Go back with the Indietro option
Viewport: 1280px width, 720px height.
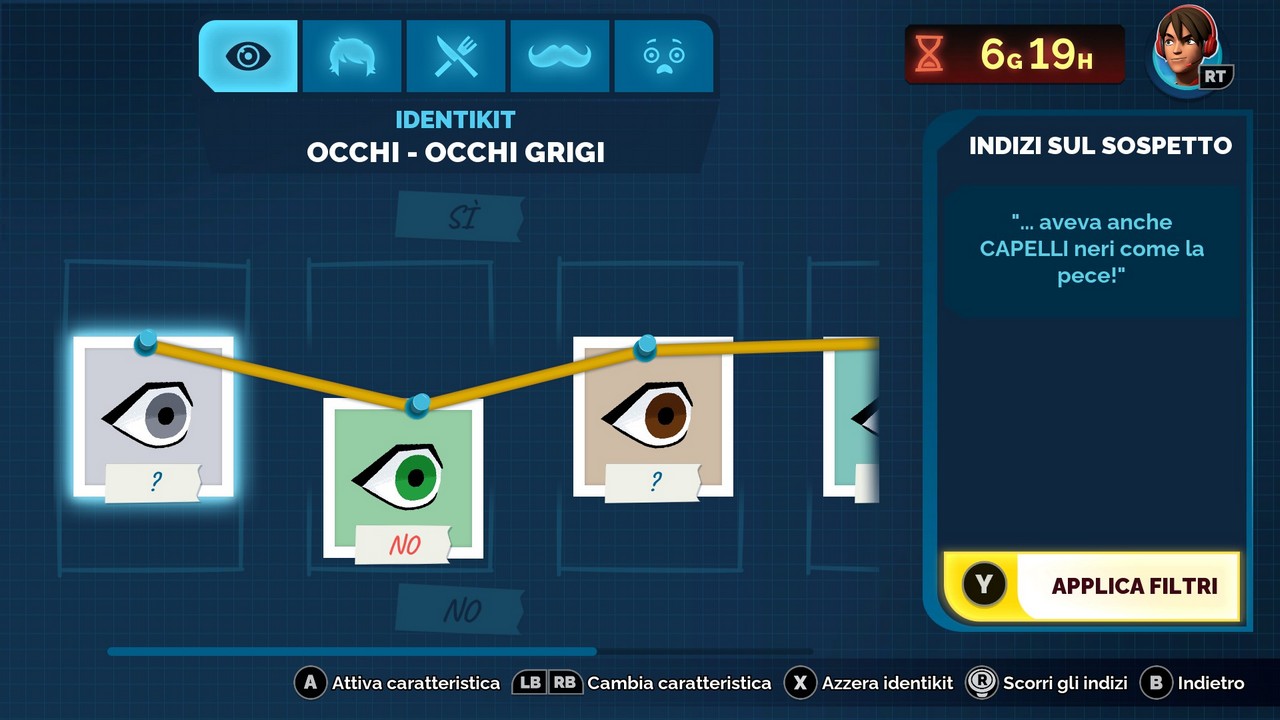pyautogui.click(x=1194, y=683)
